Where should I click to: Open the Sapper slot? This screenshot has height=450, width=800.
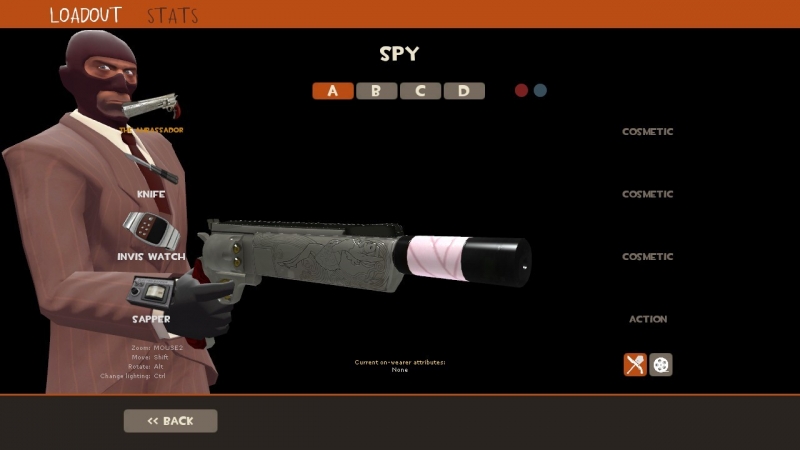click(x=151, y=319)
